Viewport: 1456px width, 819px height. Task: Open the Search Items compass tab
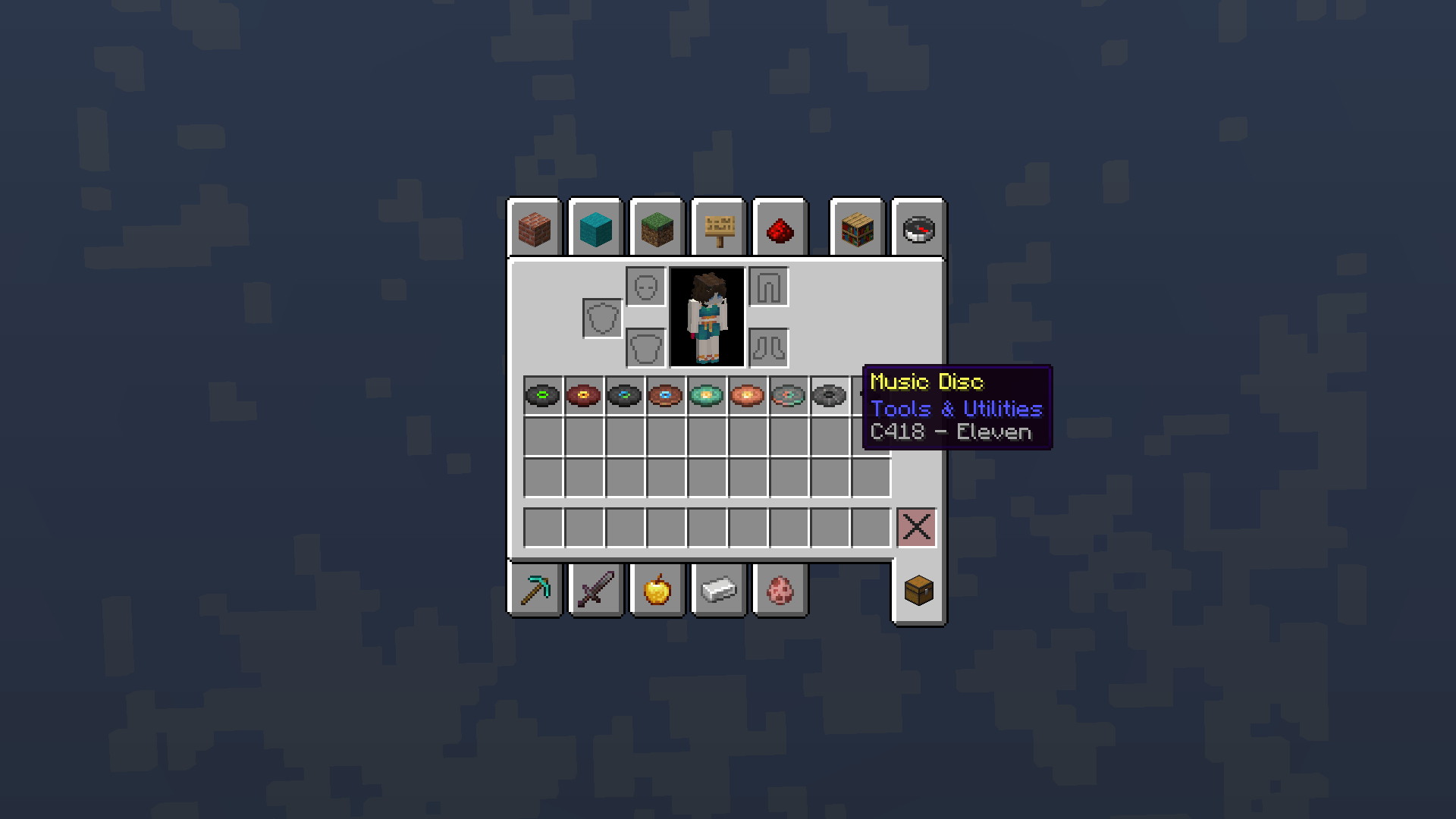pyautogui.click(x=918, y=230)
